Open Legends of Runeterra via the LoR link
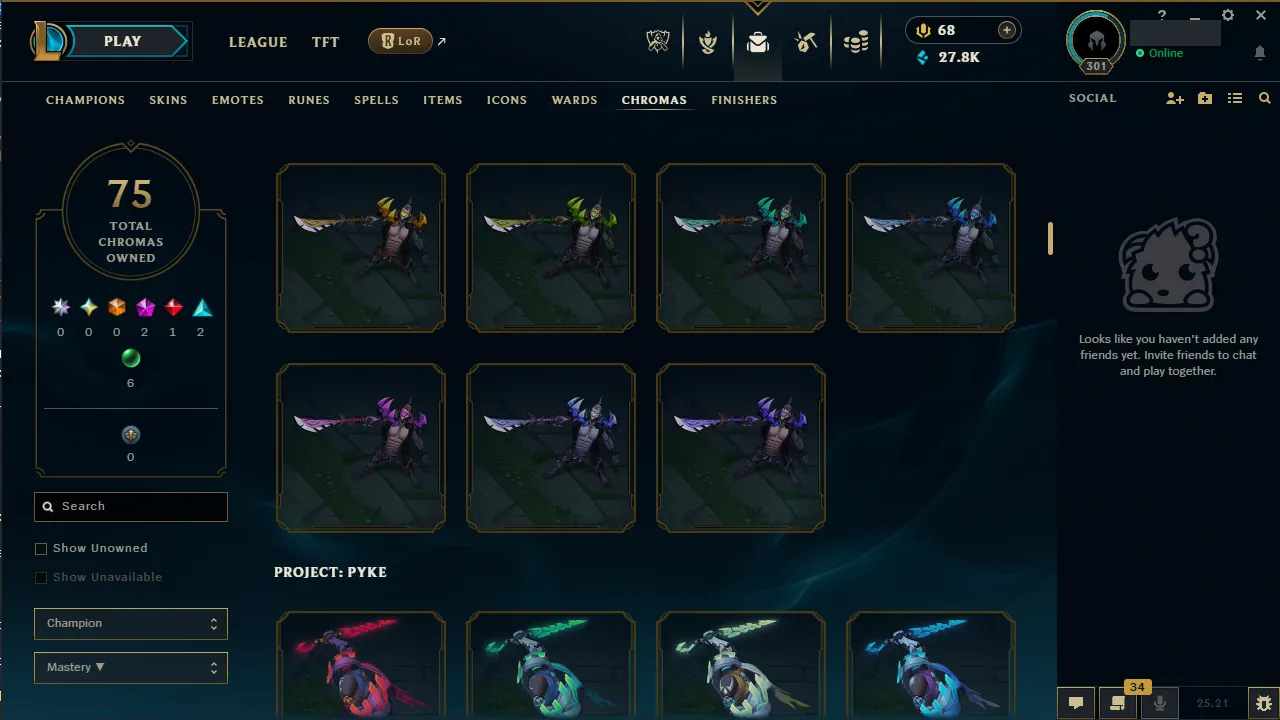The width and height of the screenshot is (1280, 720). (400, 41)
